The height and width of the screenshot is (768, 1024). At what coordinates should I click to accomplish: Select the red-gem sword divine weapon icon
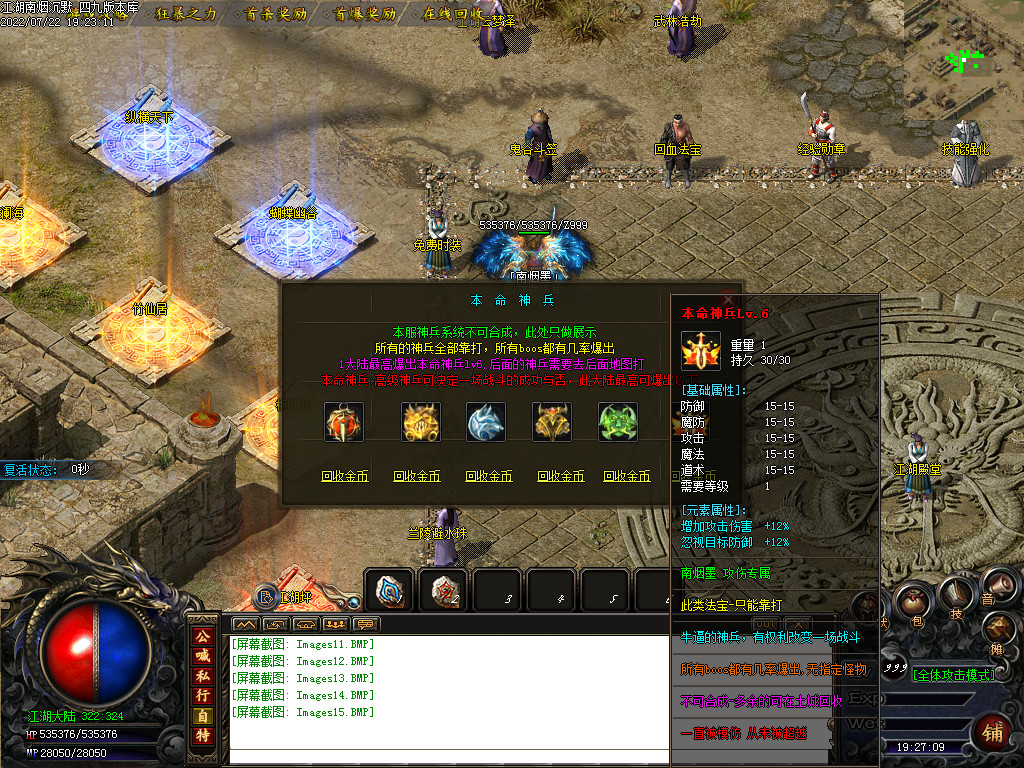click(x=344, y=422)
